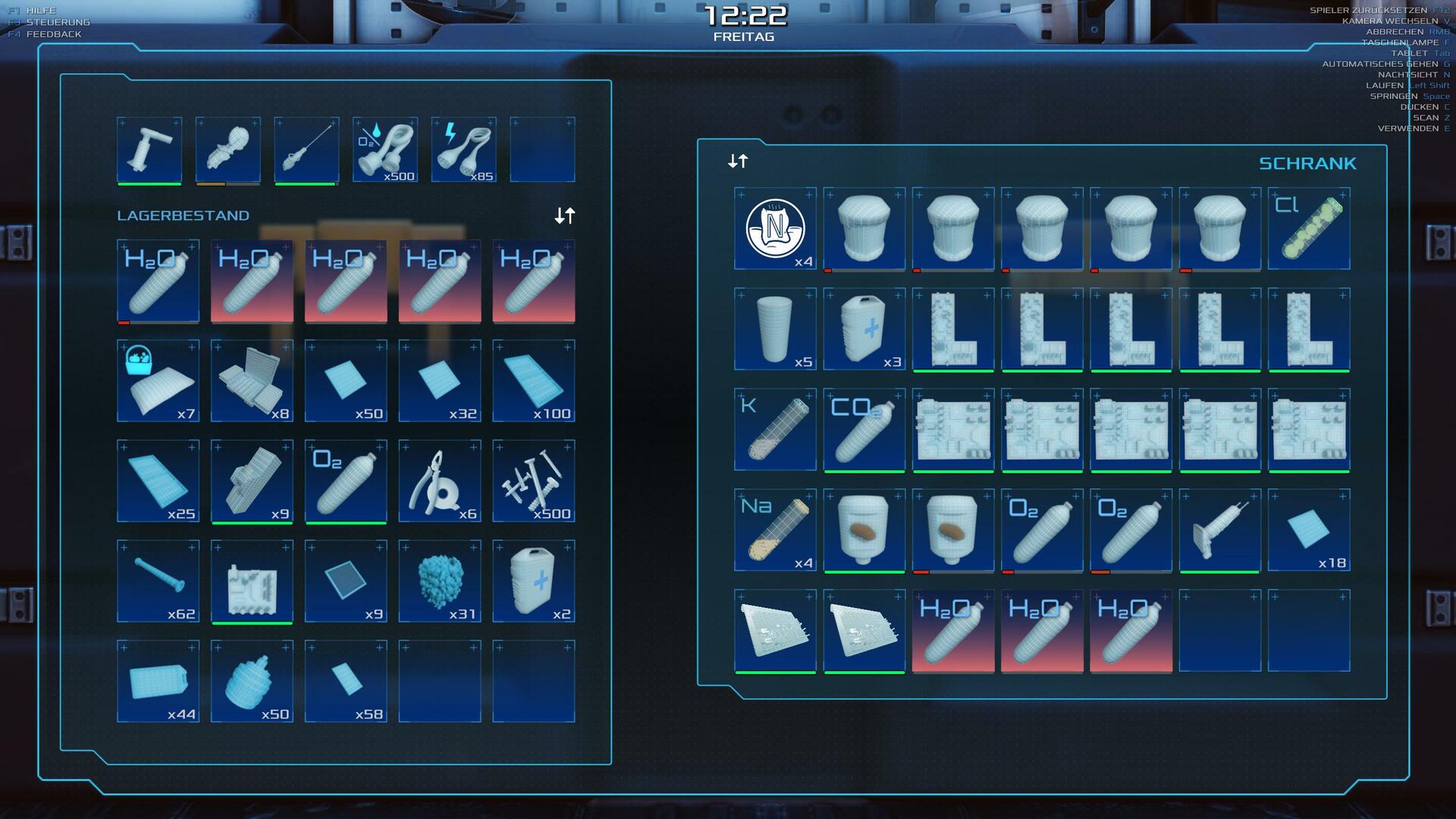Choose the medical canister stack x3
This screenshot has width=1456, height=819.
864,328
